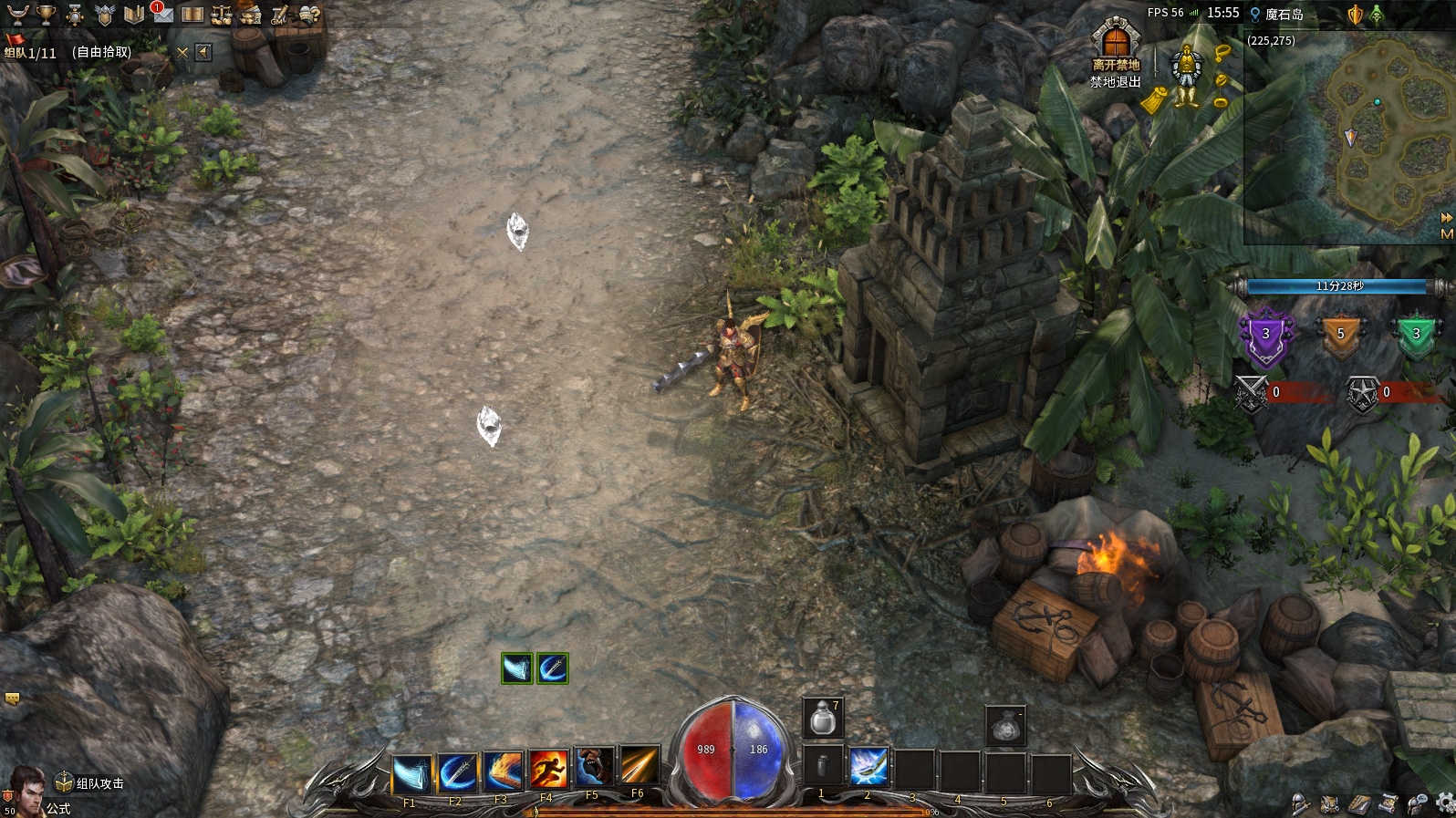This screenshot has width=1456, height=818.
Task: Select the orange banner faction shield
Action: pos(1340,334)
